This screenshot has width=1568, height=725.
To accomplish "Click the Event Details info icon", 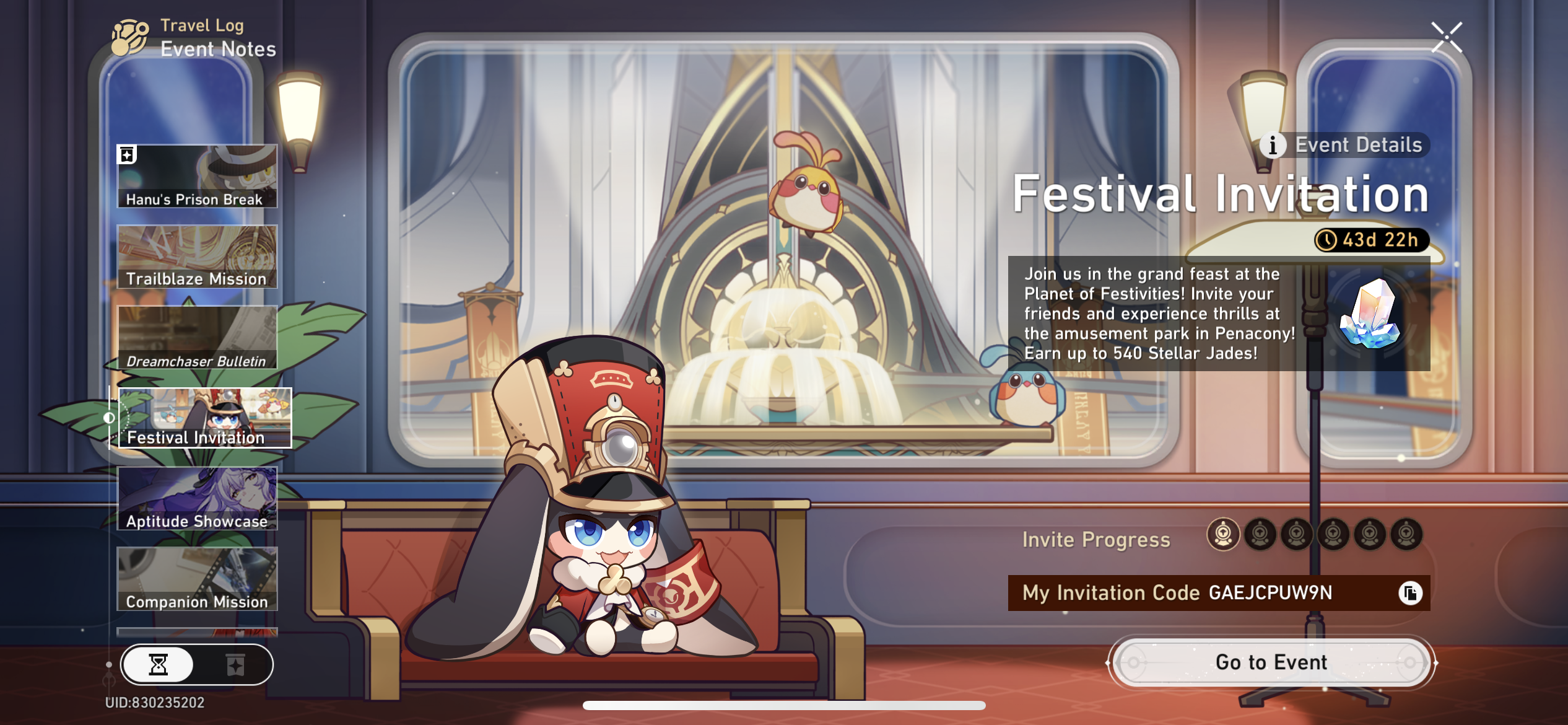I will click(x=1272, y=146).
